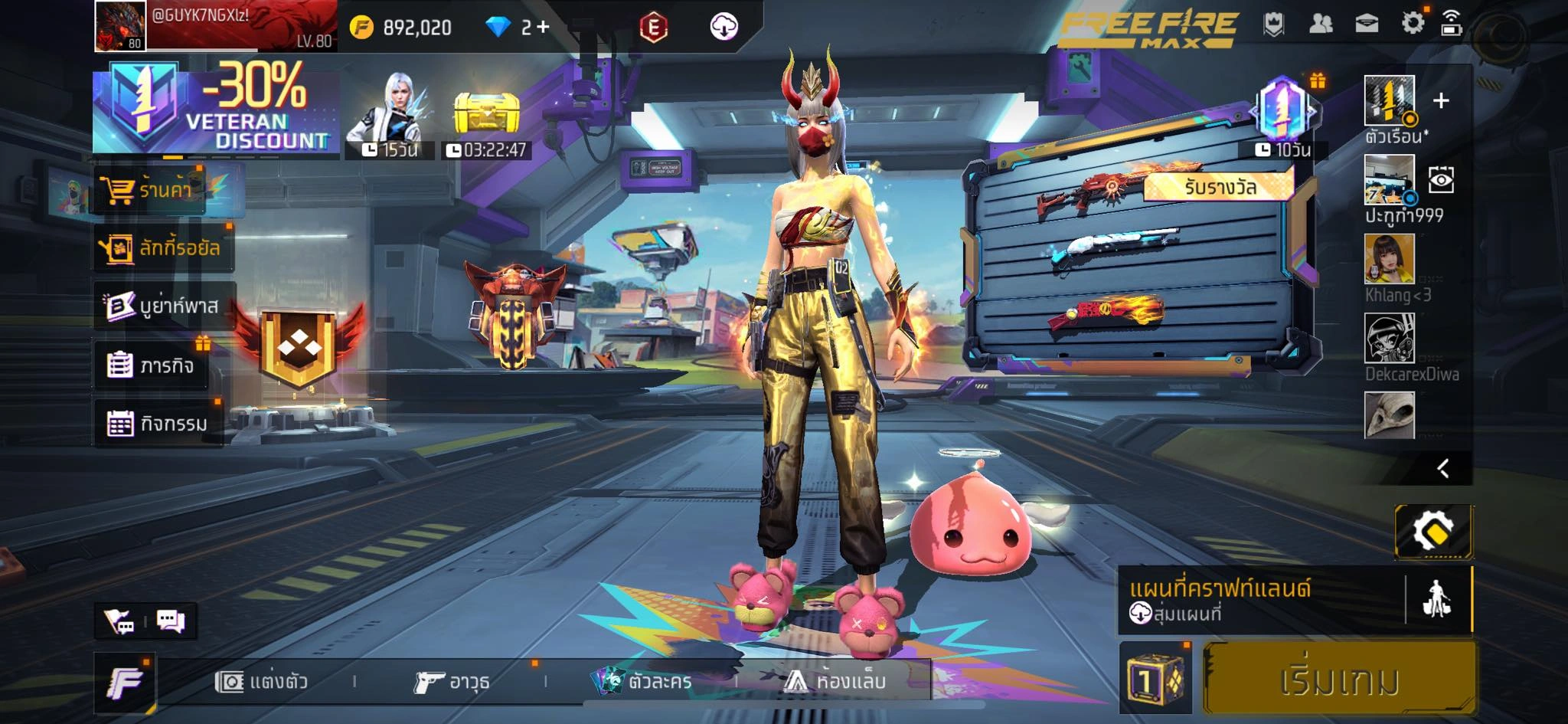The height and width of the screenshot is (724, 1568).
Task: Open the player profile avatar
Action: pyautogui.click(x=120, y=26)
